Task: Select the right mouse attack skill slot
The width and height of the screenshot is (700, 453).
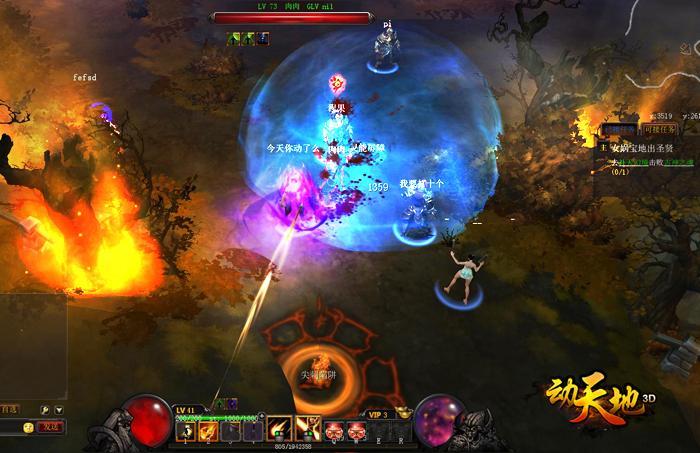Action: [307, 429]
